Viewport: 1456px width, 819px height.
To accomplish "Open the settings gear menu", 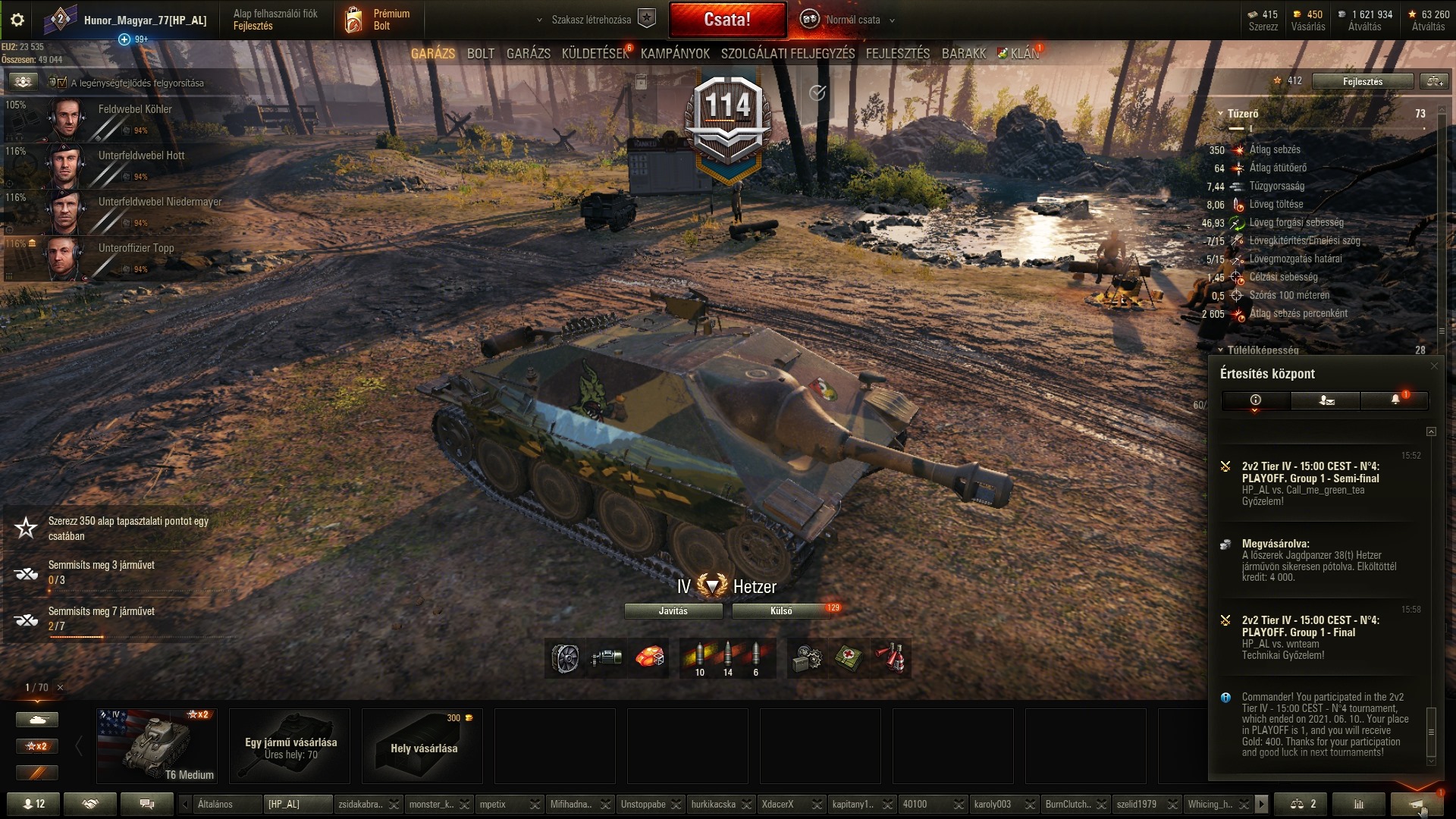I will (17, 20).
